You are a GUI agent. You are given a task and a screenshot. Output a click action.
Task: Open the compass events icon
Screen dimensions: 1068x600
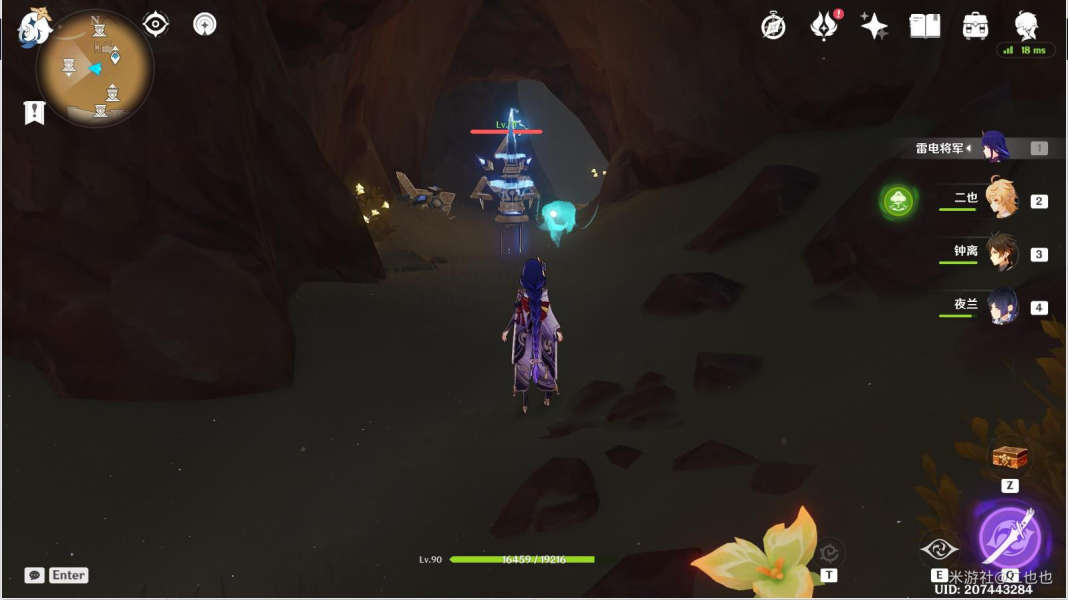(773, 26)
